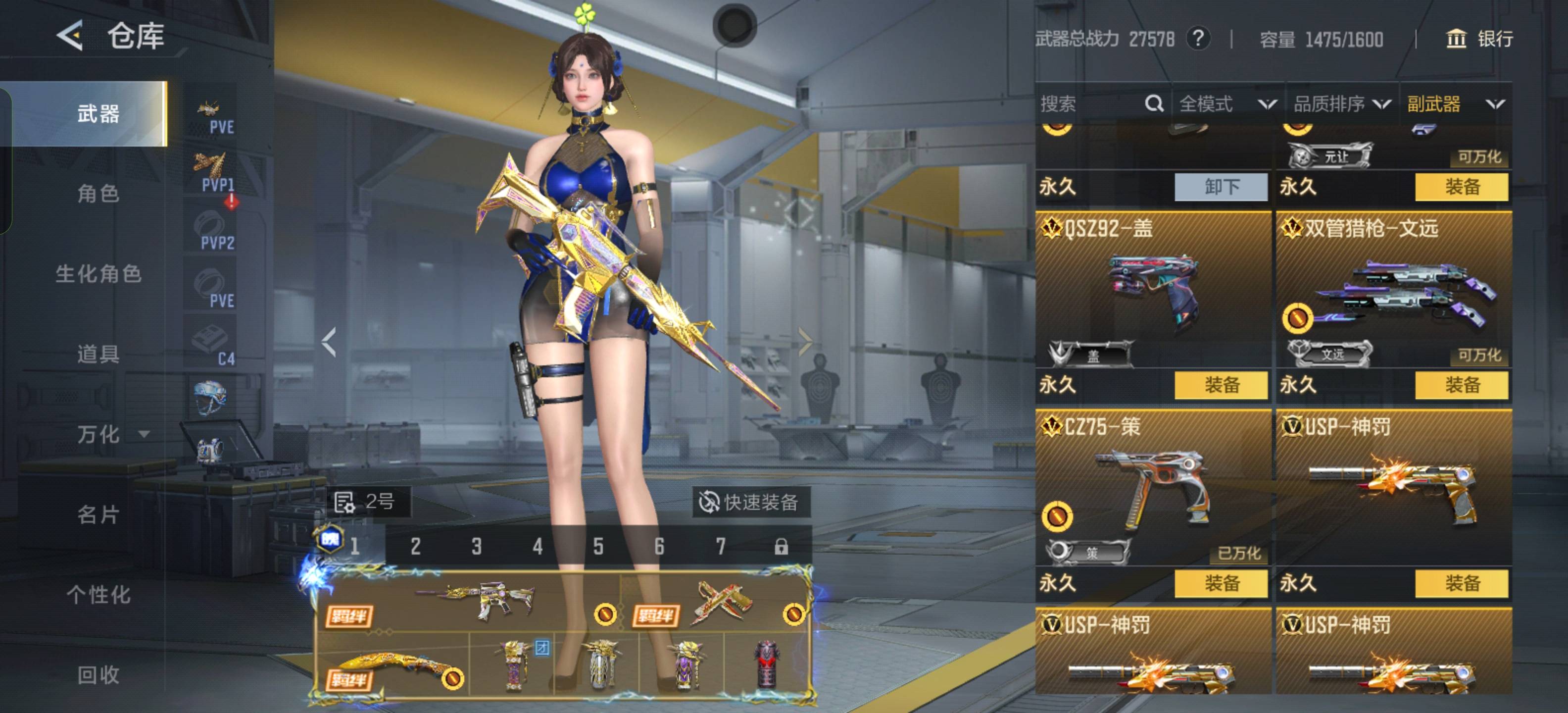Select the 道具 items tab
This screenshot has width=1568, height=713.
click(x=98, y=354)
